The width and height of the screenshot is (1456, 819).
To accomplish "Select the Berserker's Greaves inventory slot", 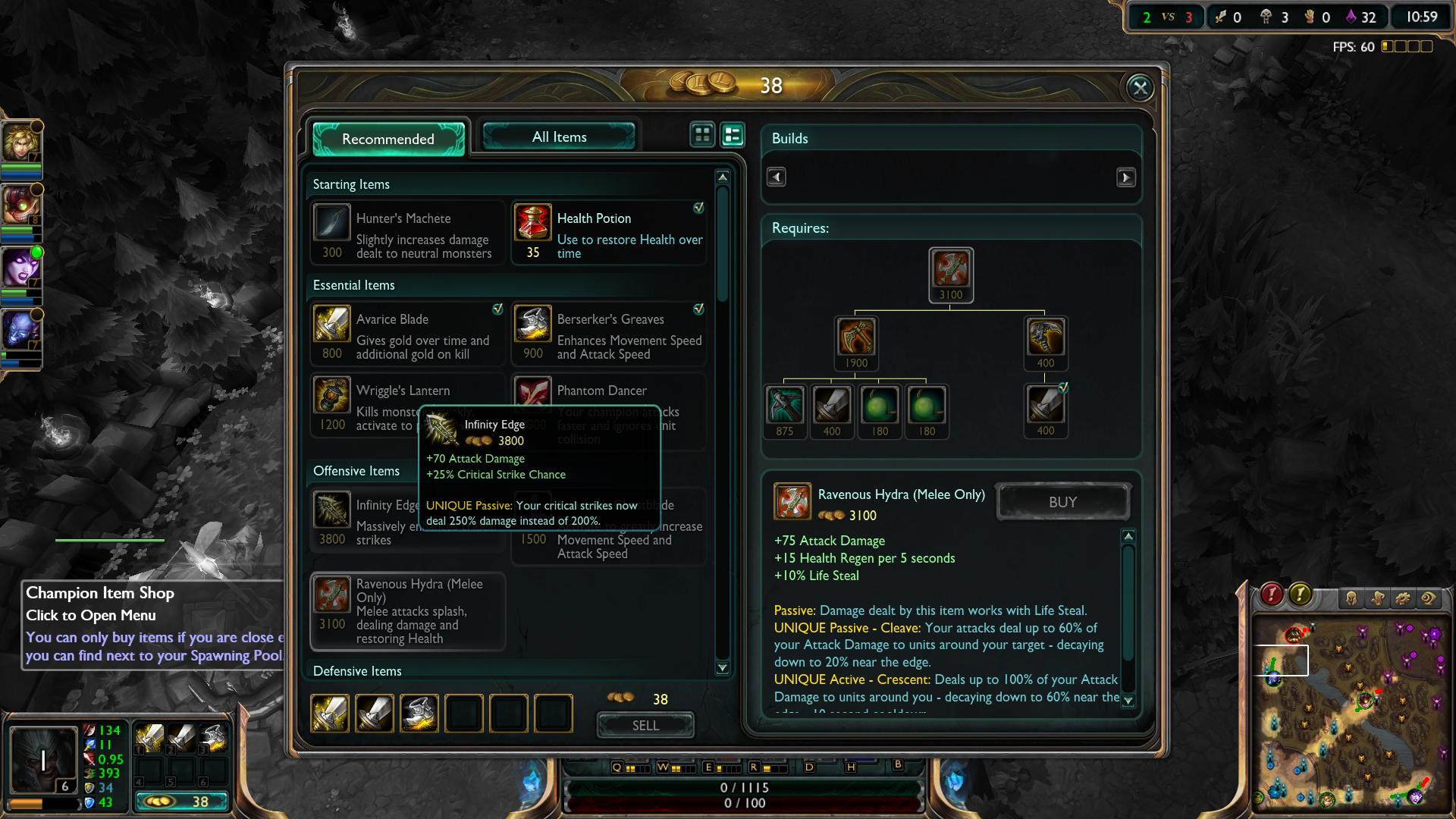I will (419, 713).
